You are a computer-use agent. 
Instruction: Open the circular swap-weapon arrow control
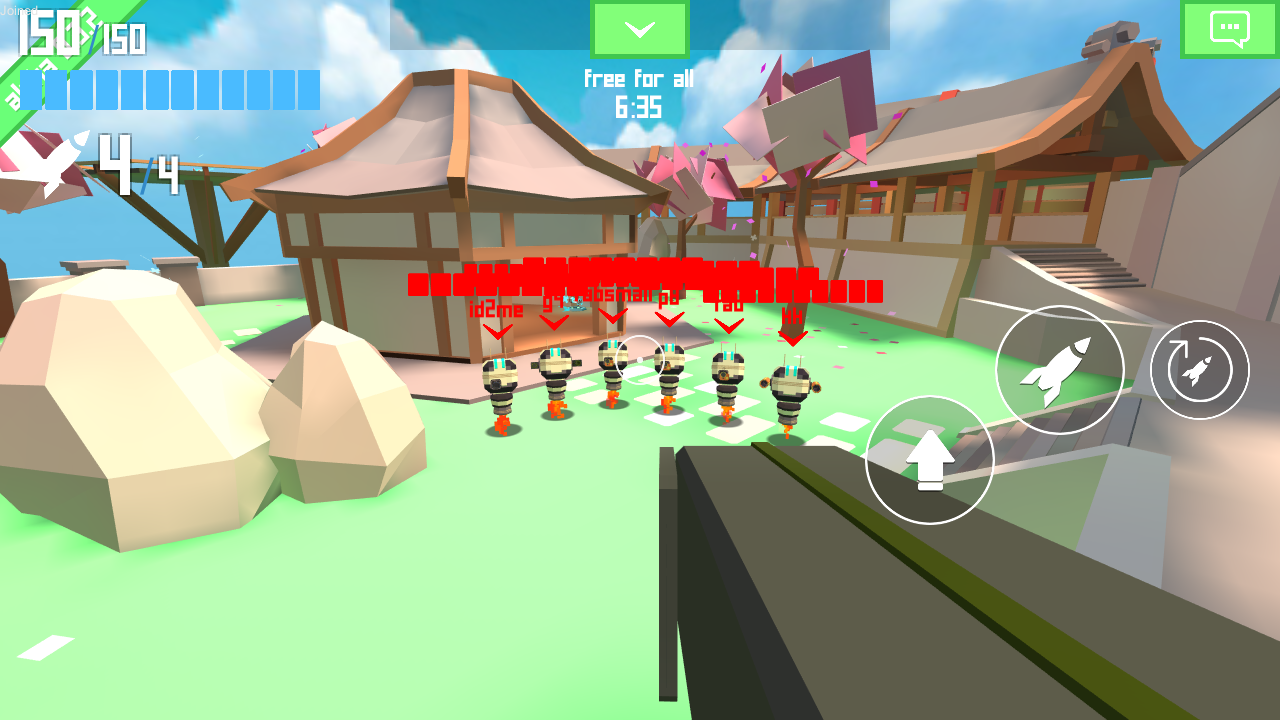pos(1198,368)
